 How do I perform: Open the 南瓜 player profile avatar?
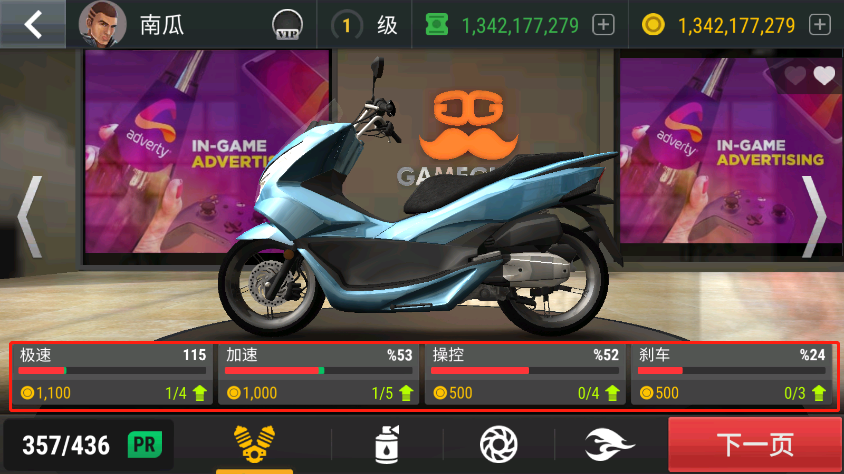(102, 25)
